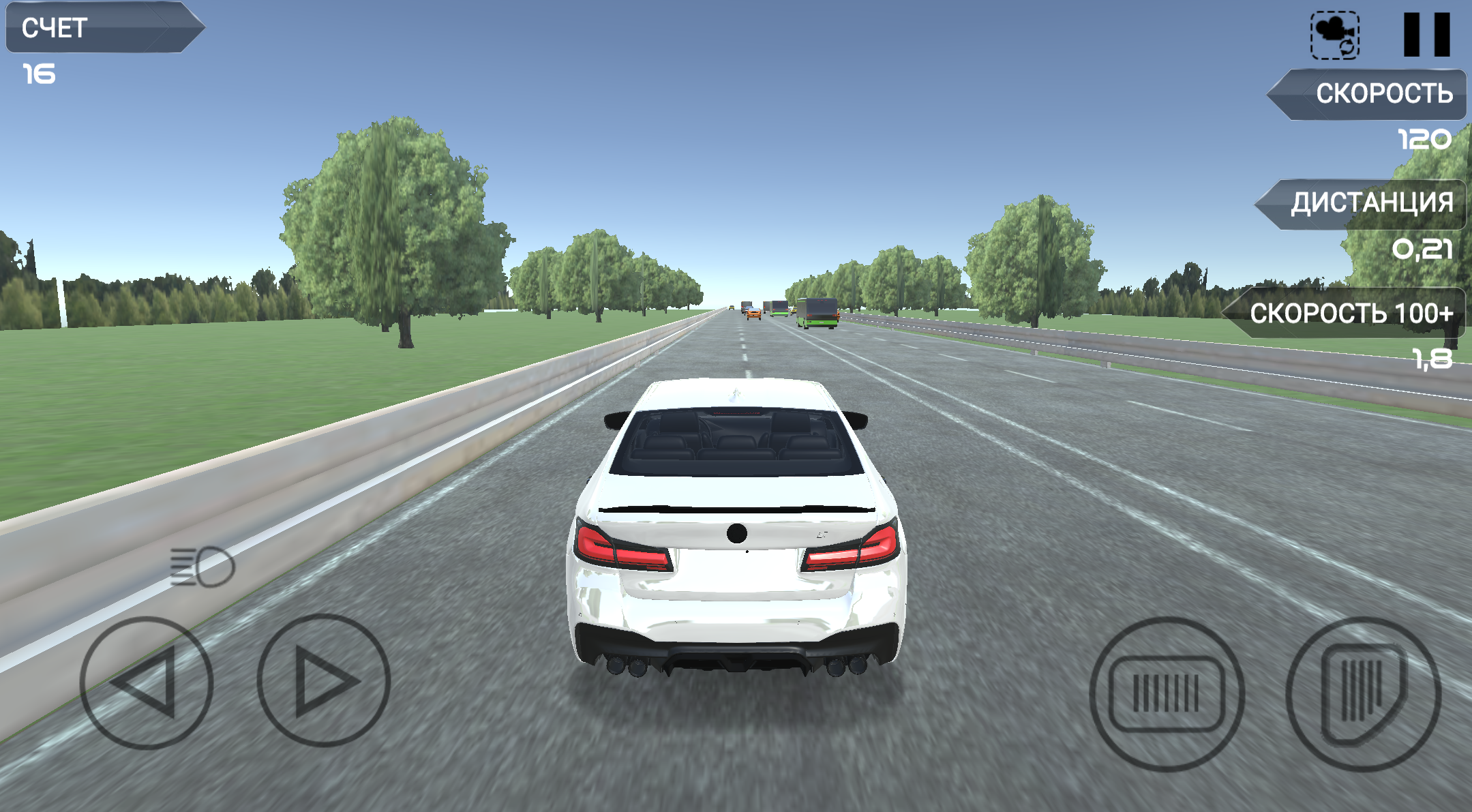Select the score value 16
Image resolution: width=1472 pixels, height=812 pixels.
(x=40, y=72)
